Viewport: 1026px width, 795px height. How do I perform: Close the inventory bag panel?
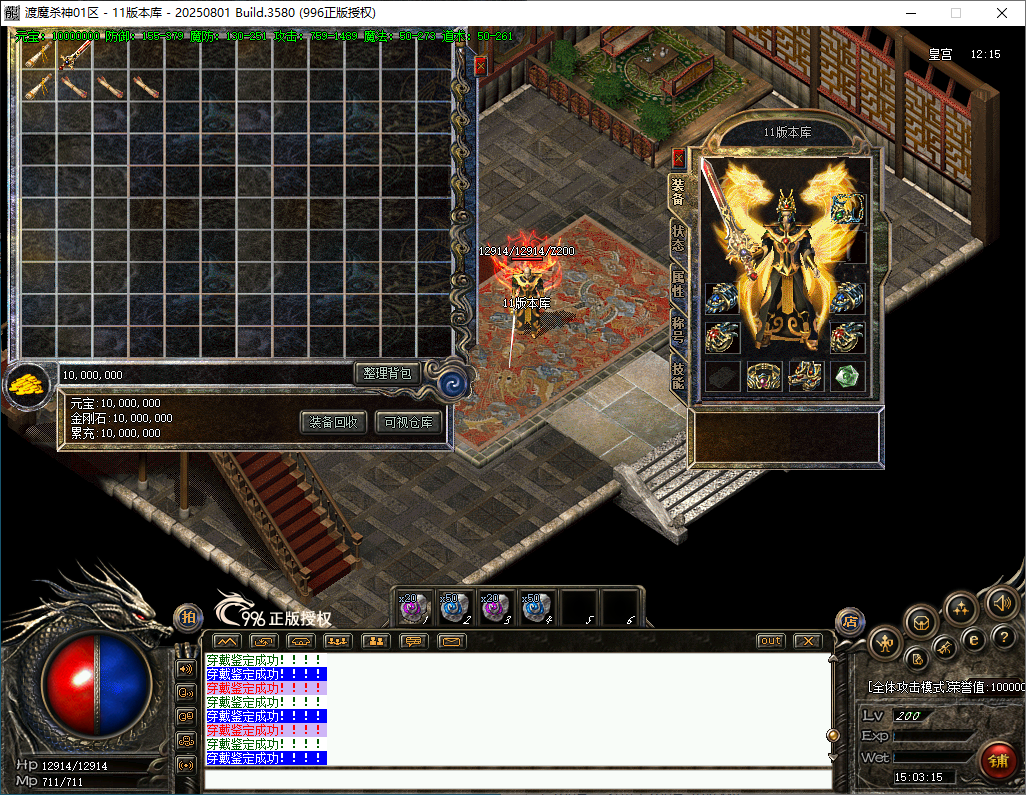tap(480, 66)
